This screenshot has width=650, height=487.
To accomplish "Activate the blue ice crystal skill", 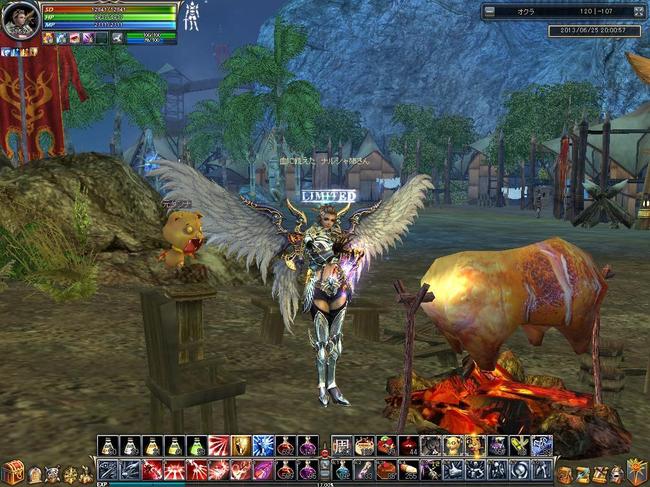I will [x=263, y=446].
